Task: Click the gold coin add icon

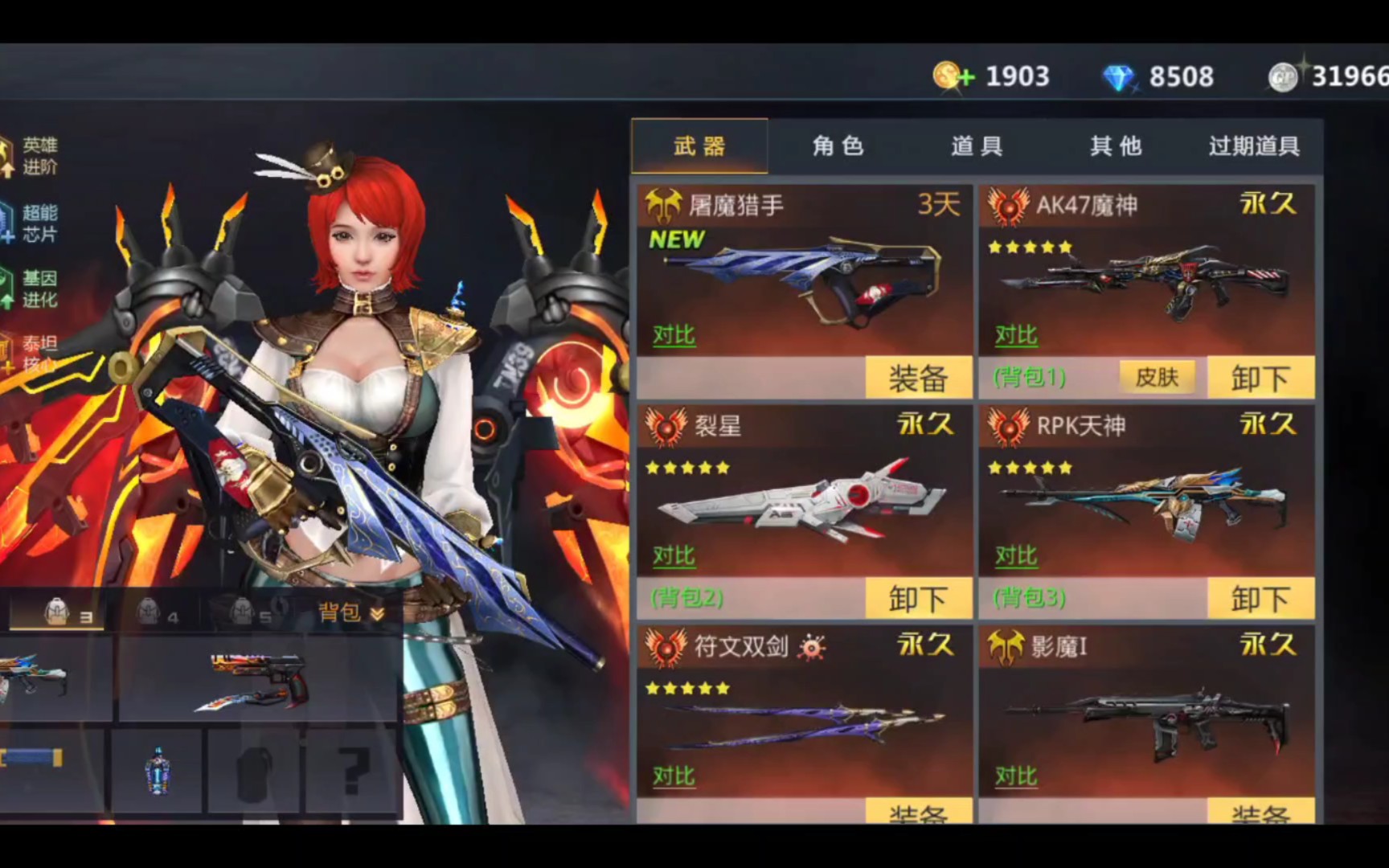Action: coord(953,76)
